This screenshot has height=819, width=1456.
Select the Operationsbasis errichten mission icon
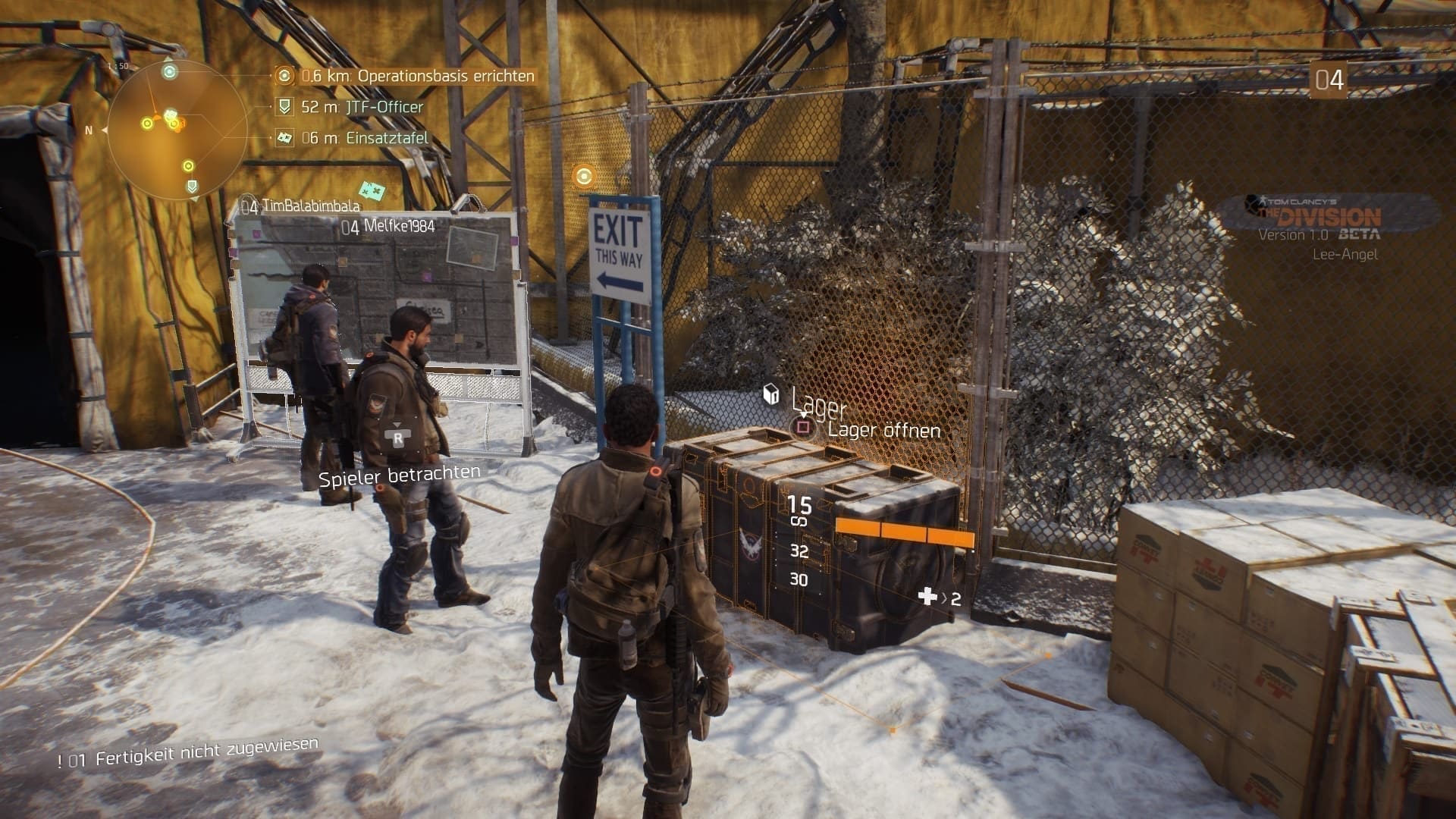(284, 77)
